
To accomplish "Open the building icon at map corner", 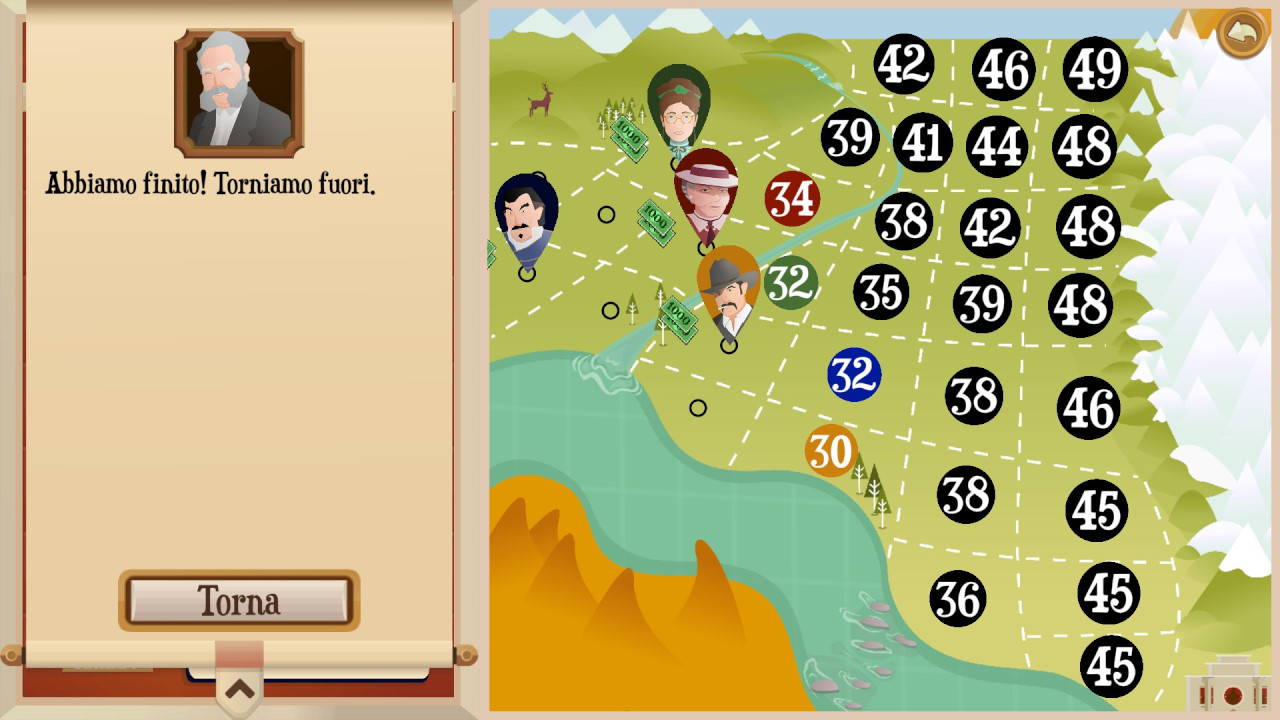I will click(x=1224, y=684).
